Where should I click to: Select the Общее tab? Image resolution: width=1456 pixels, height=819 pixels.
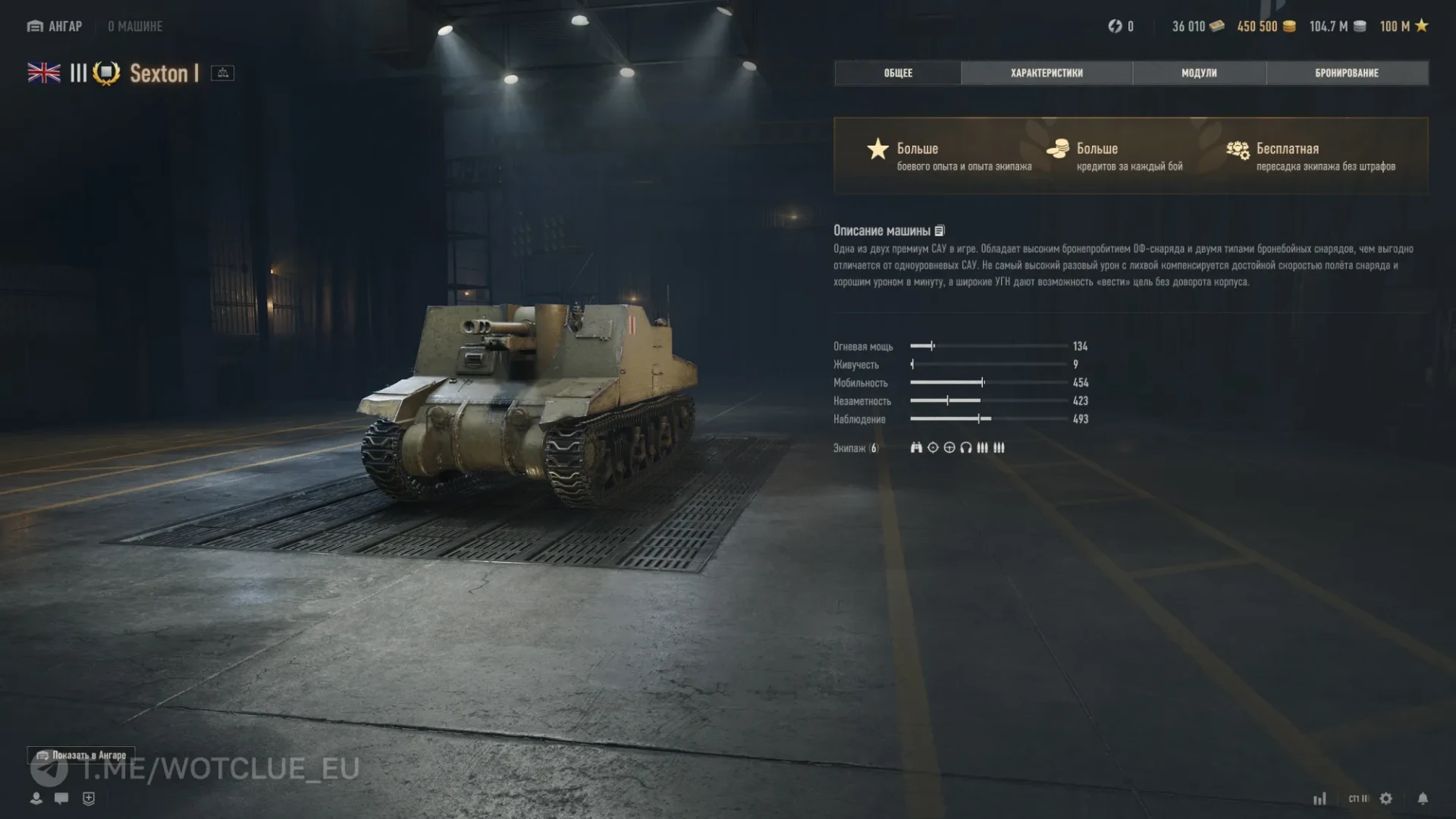(x=898, y=73)
